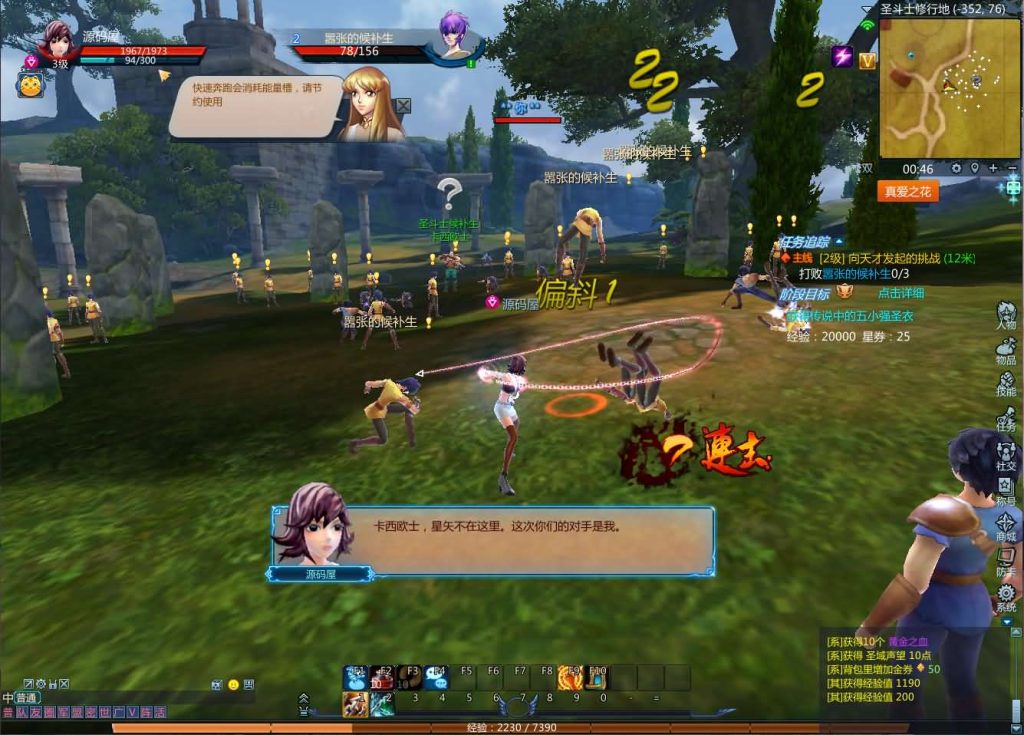Trigger the slot 1 punch attack skill
The width and height of the screenshot is (1024, 735).
[x=356, y=704]
